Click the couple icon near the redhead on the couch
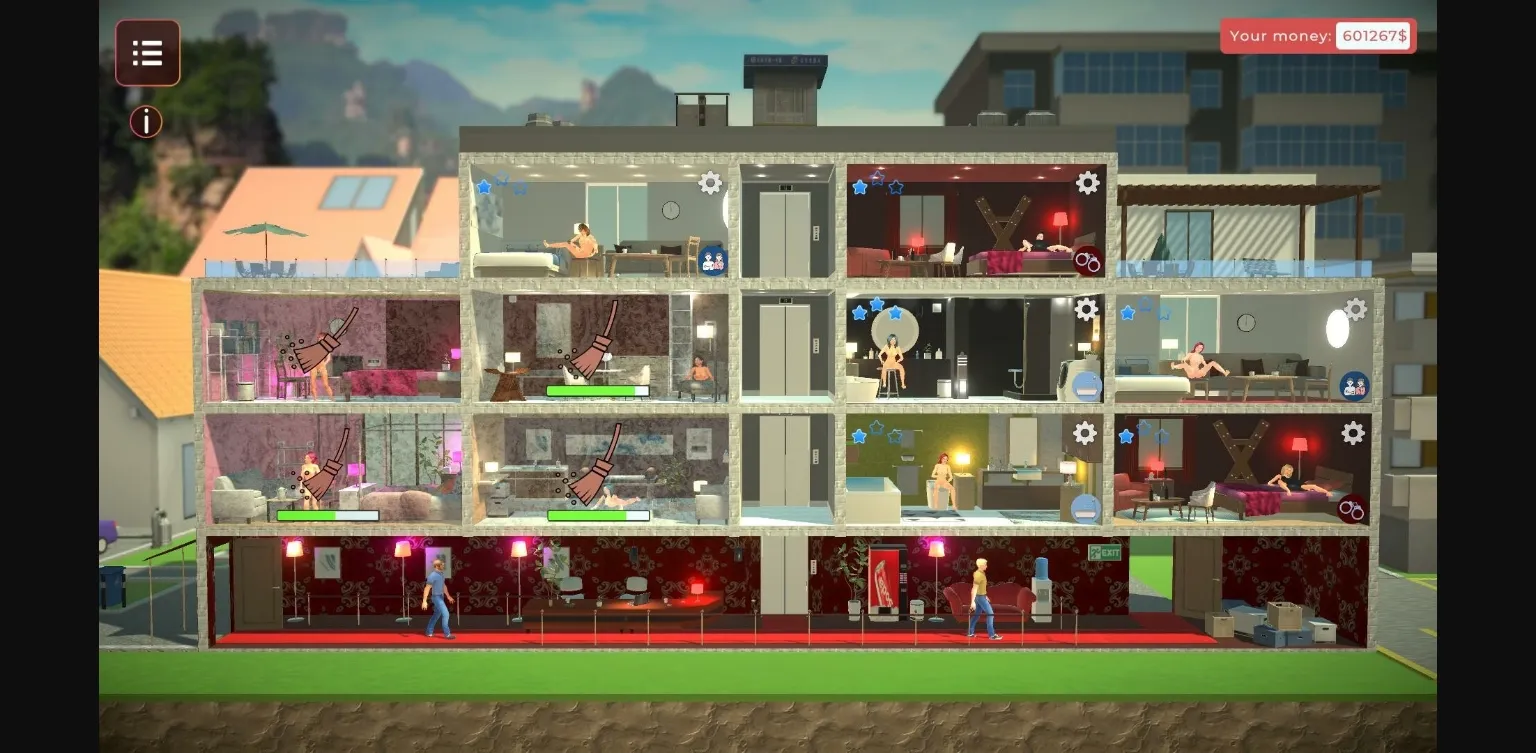The height and width of the screenshot is (753, 1536). click(x=1355, y=385)
